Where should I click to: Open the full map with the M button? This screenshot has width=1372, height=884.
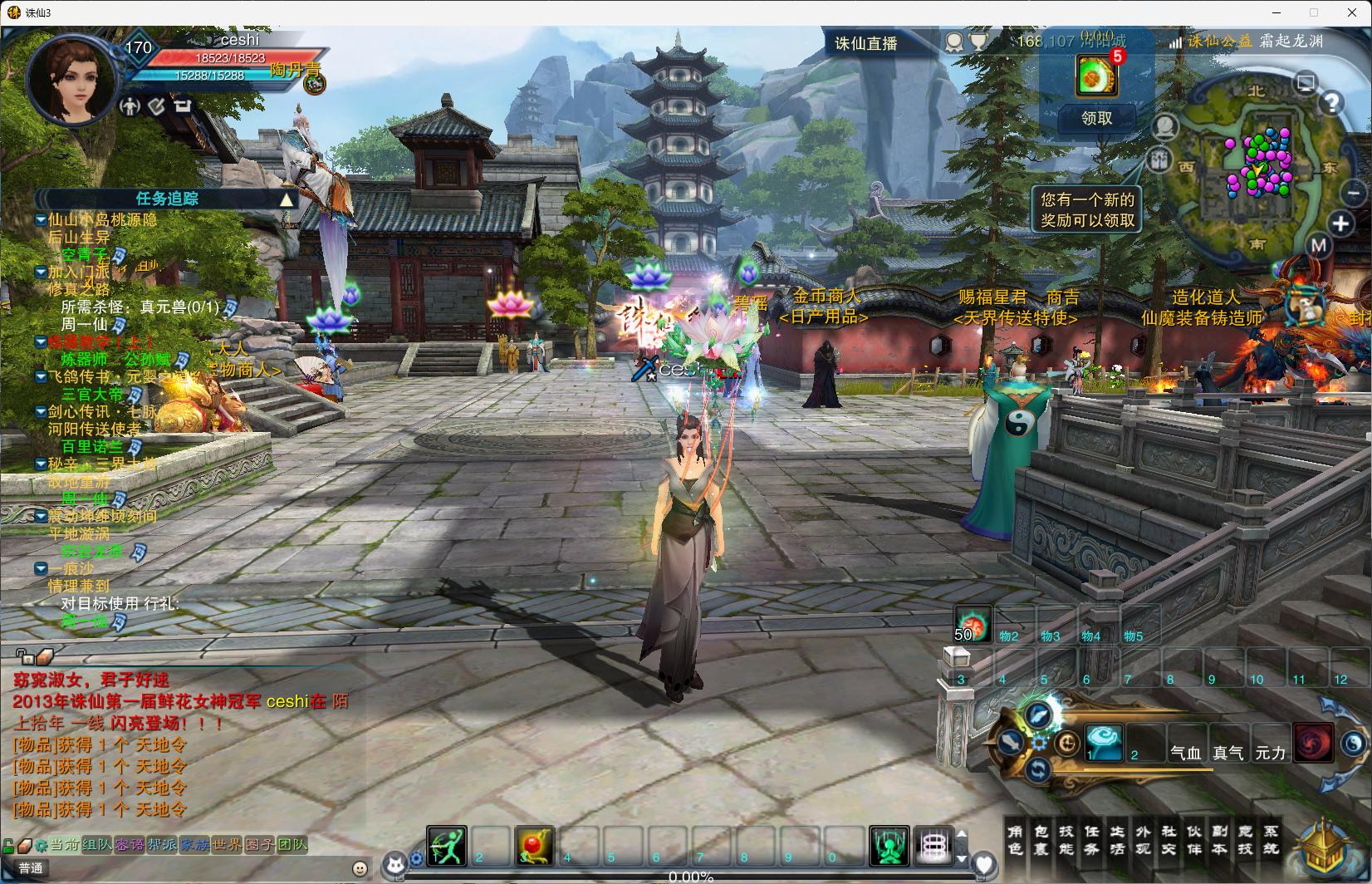point(1319,245)
